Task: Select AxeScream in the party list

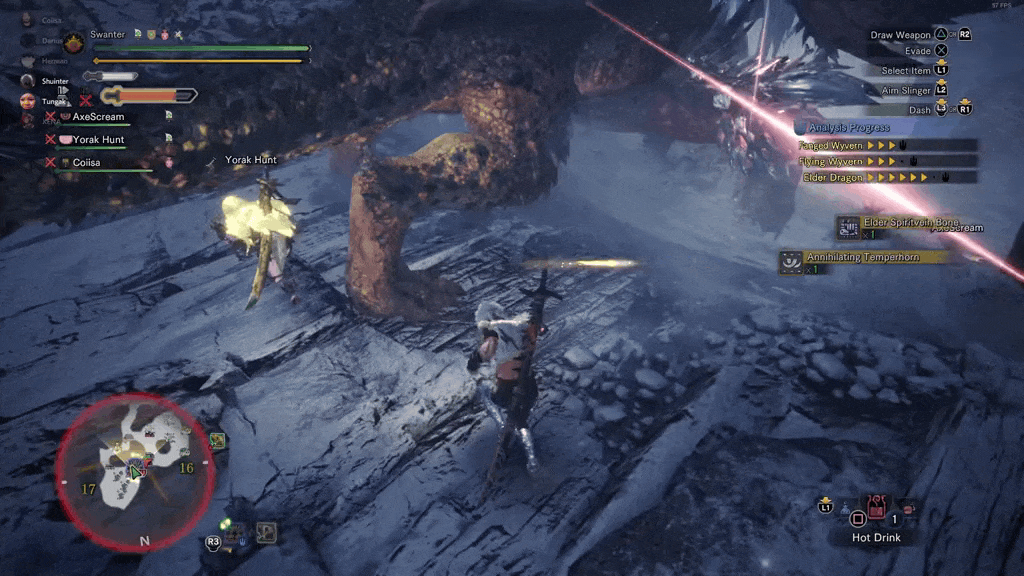Action: coord(98,117)
